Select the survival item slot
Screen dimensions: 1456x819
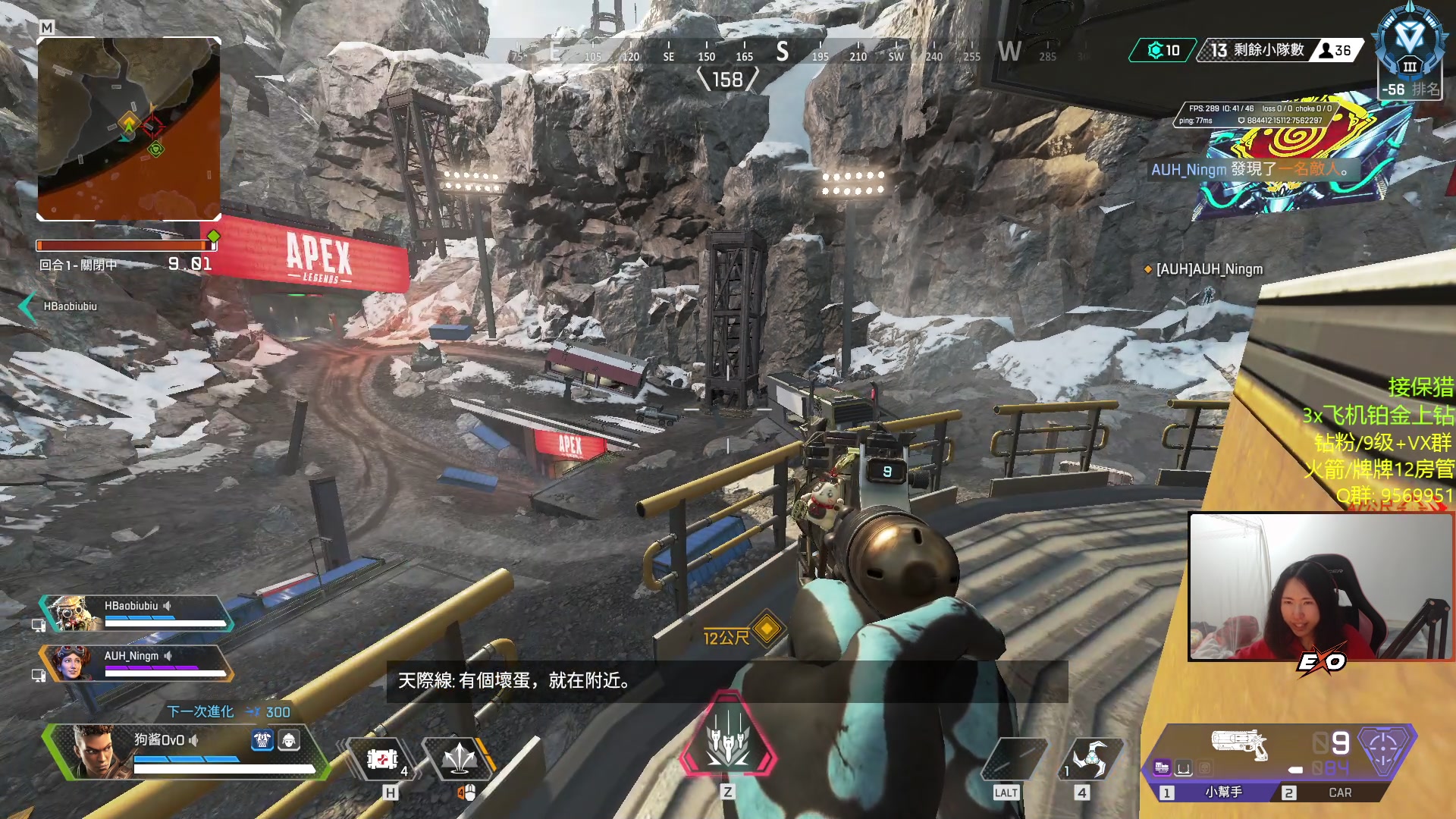tap(1014, 758)
